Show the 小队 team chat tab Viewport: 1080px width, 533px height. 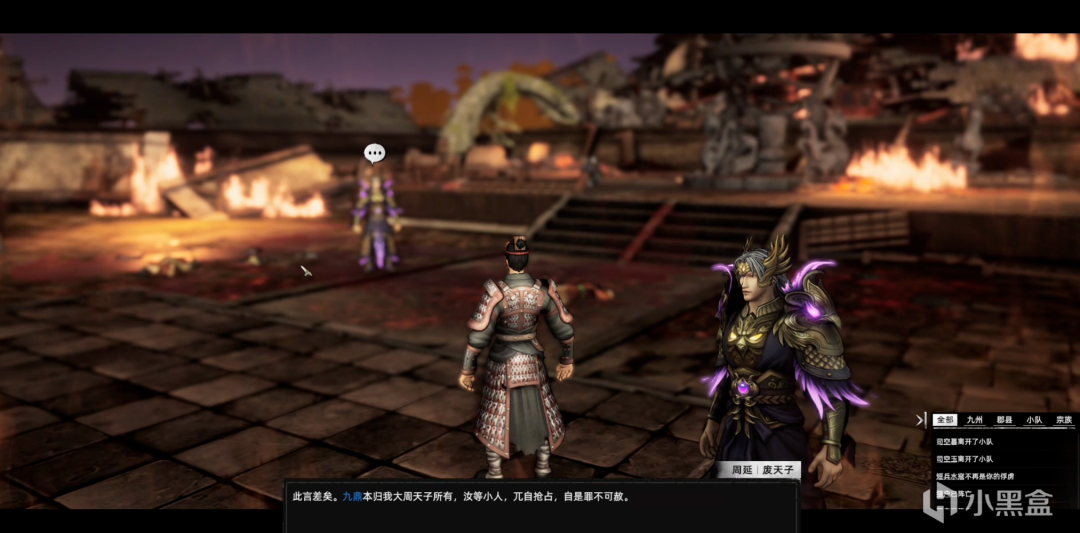pyautogui.click(x=1034, y=420)
